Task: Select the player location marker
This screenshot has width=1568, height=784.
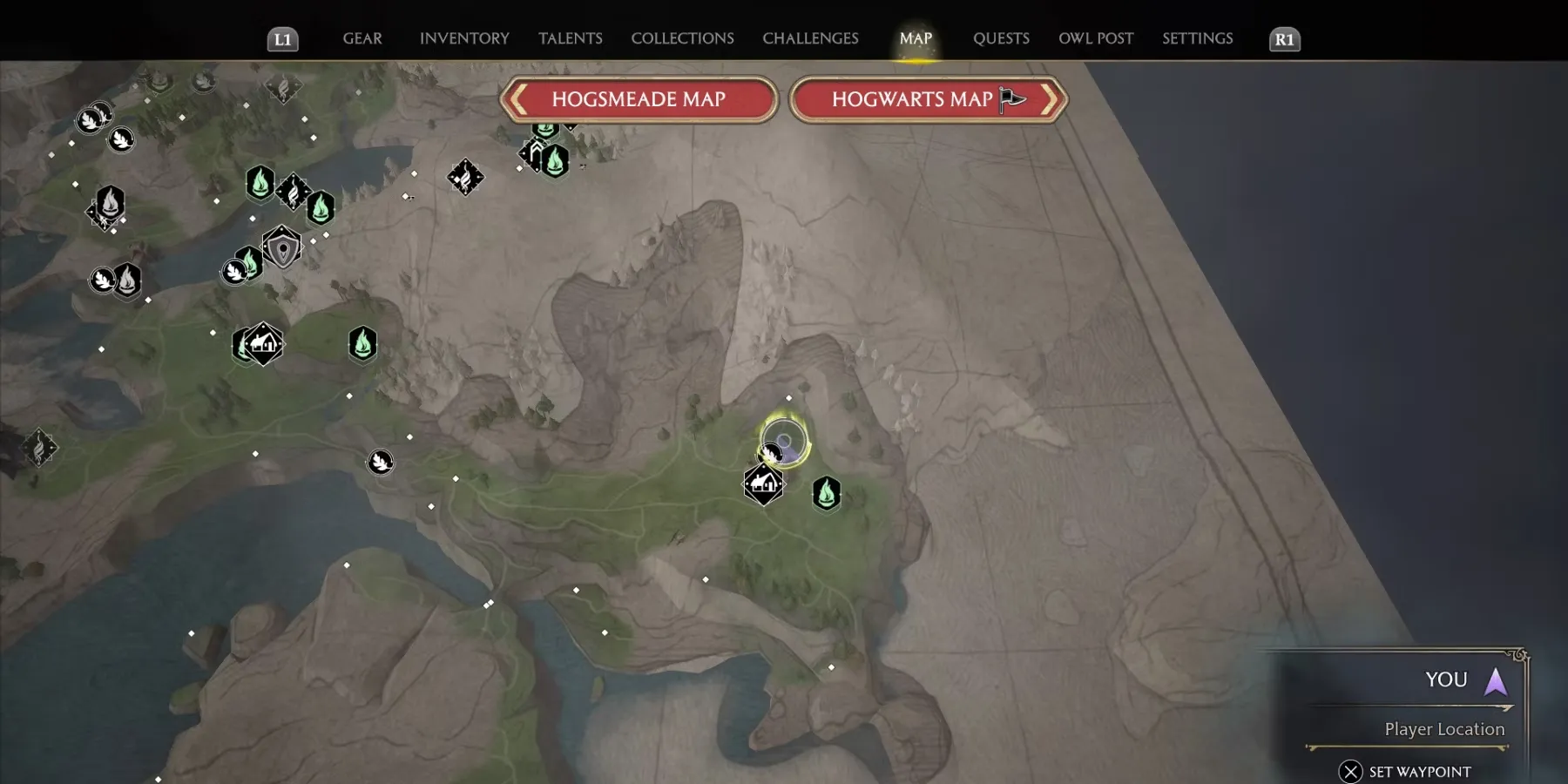Action: click(784, 443)
